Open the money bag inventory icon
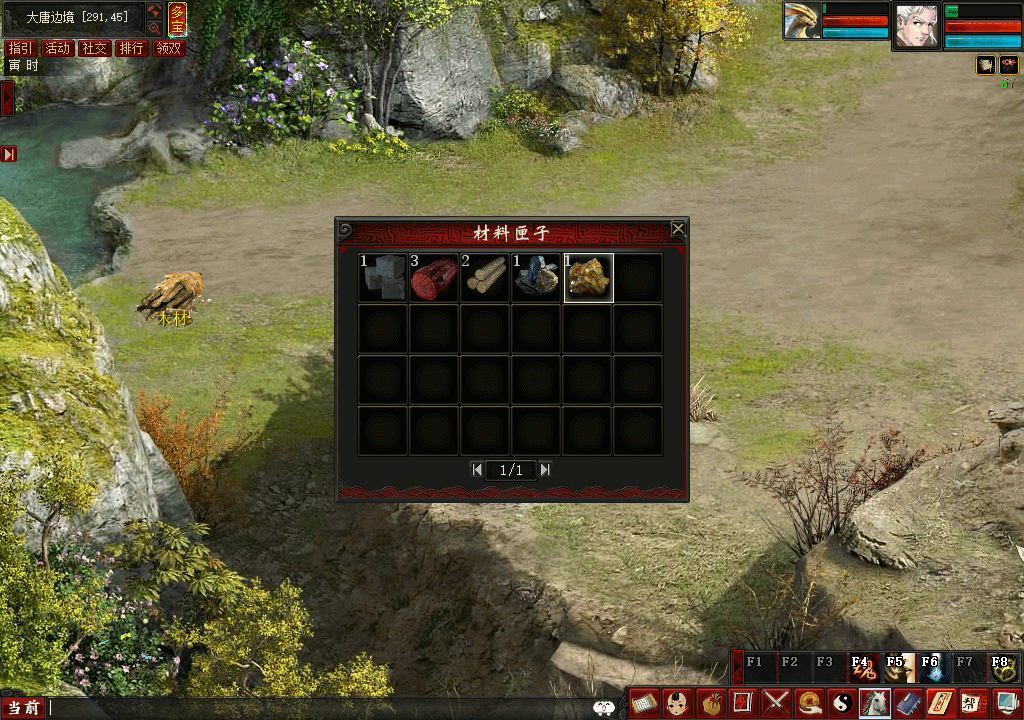The height and width of the screenshot is (720, 1024). pyautogui.click(x=712, y=703)
